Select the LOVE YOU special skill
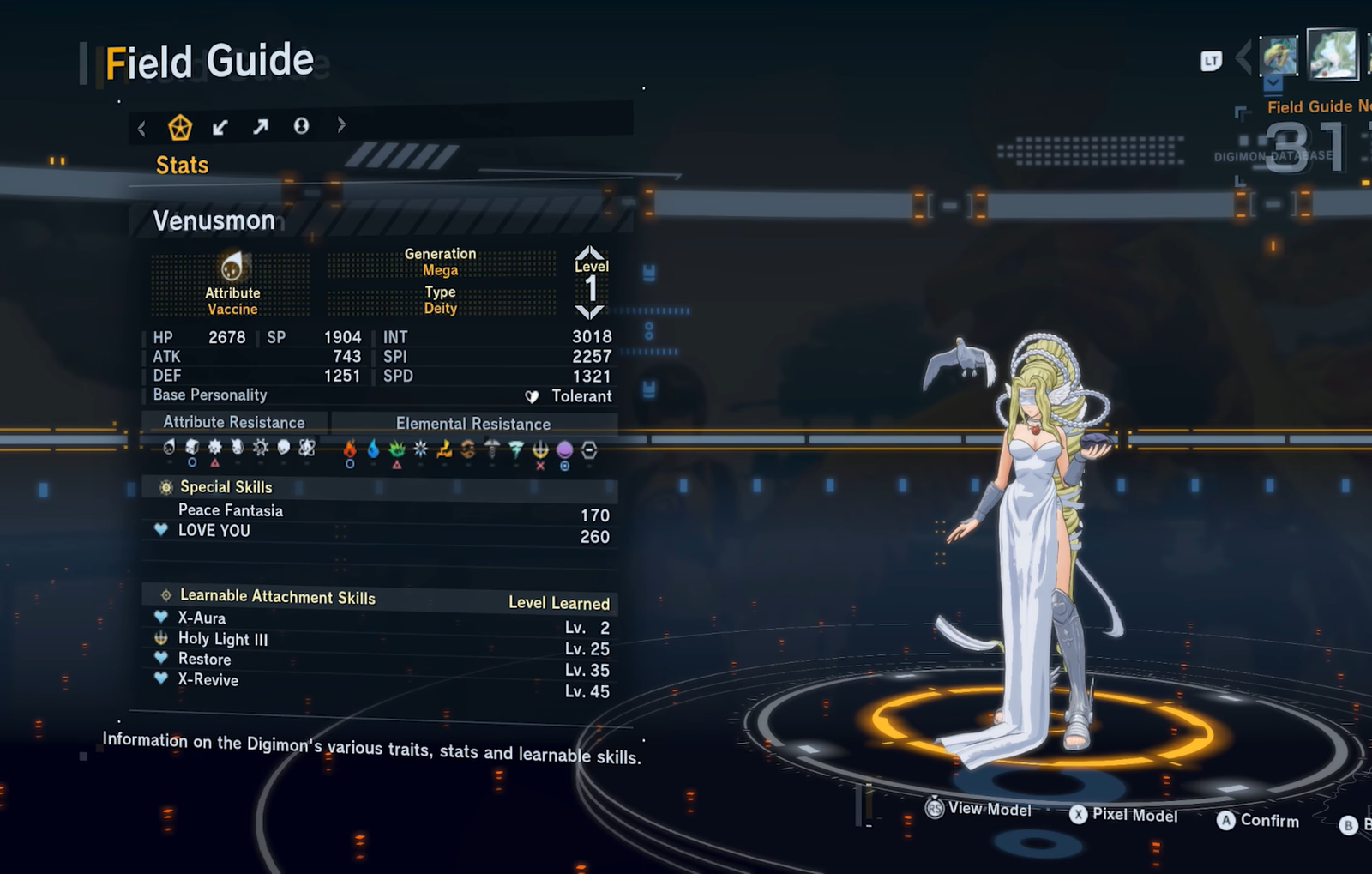The height and width of the screenshot is (874, 1372). pos(214,531)
